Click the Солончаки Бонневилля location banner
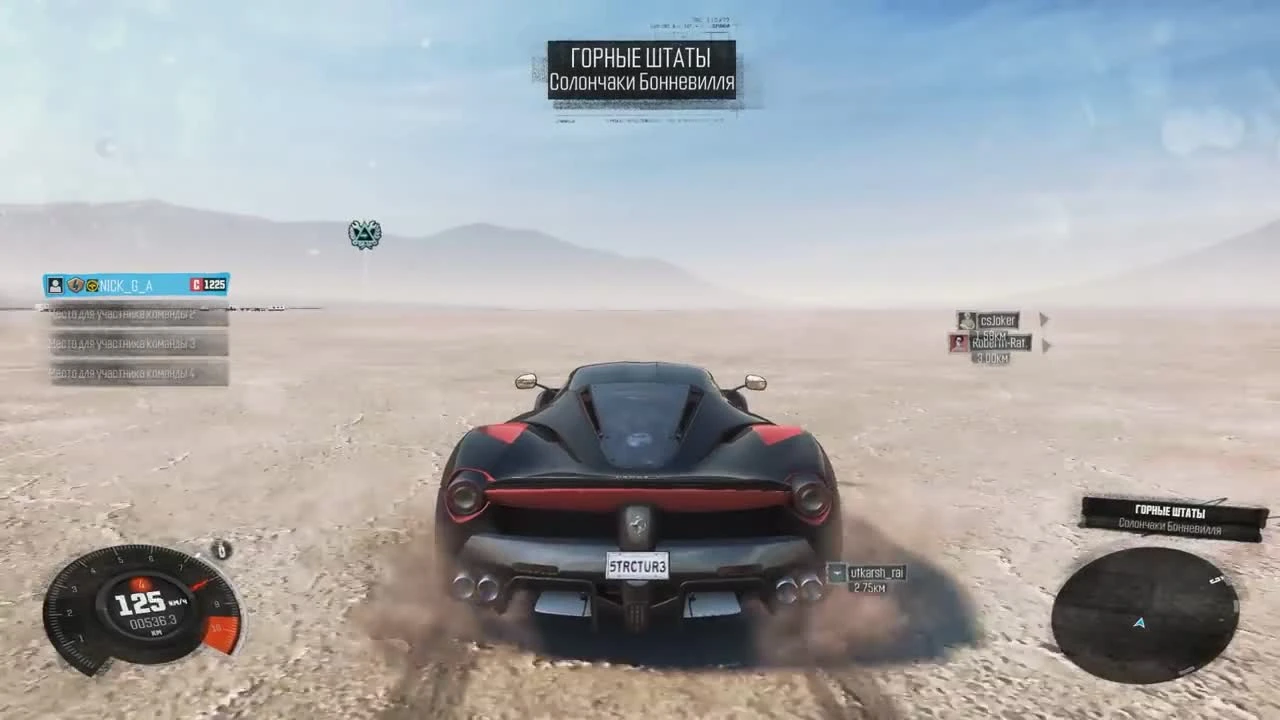Screen dimensions: 1280x720 pos(641,83)
